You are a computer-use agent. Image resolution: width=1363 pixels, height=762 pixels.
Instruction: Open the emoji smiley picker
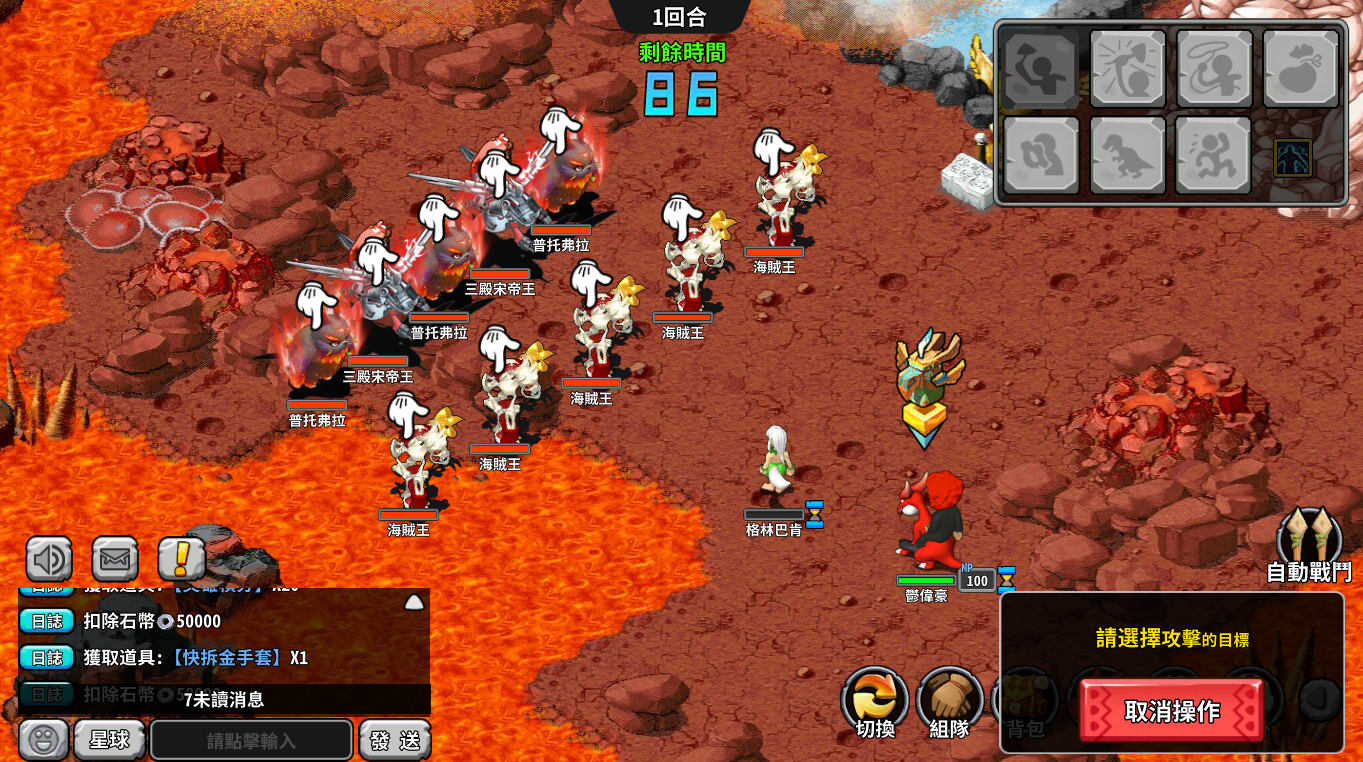coord(44,740)
